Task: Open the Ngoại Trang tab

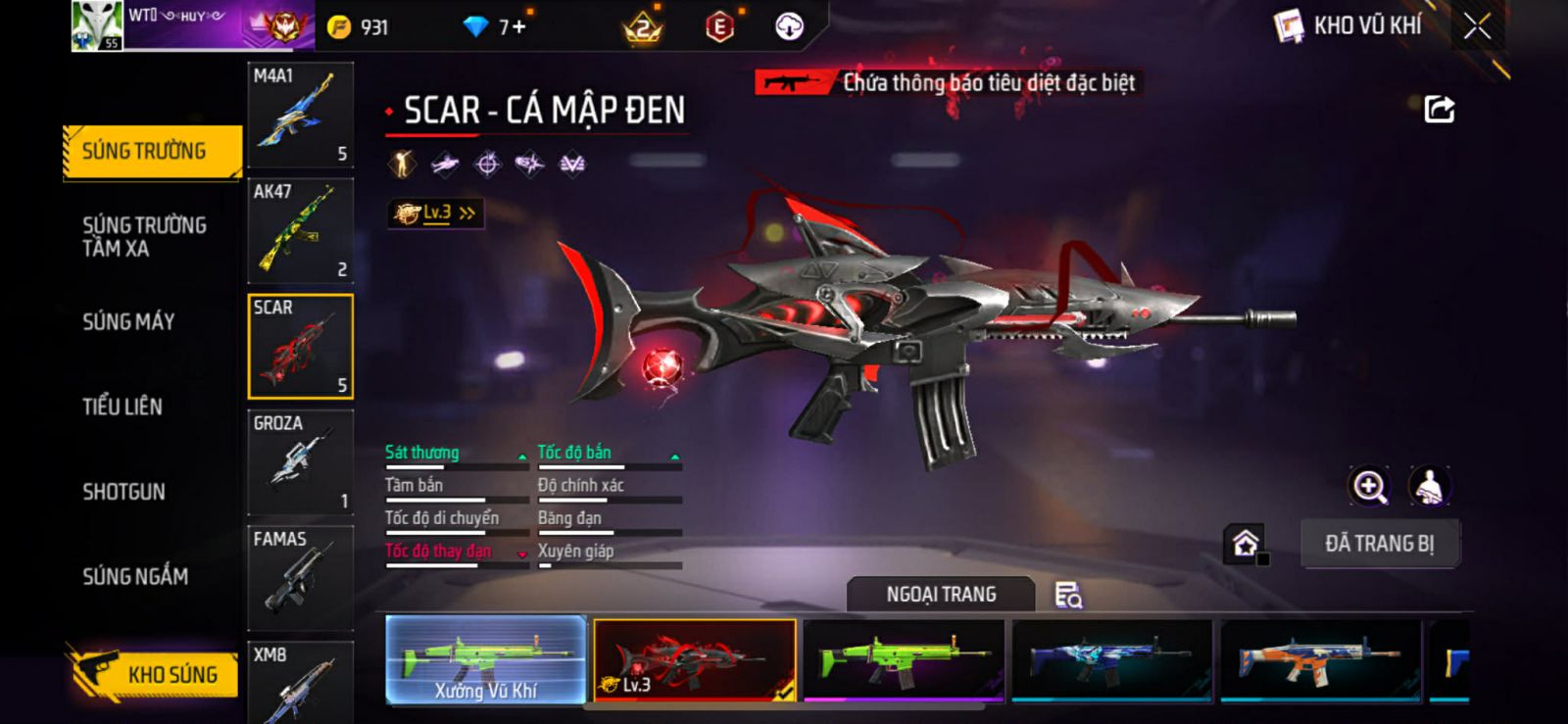Action: pos(941,595)
